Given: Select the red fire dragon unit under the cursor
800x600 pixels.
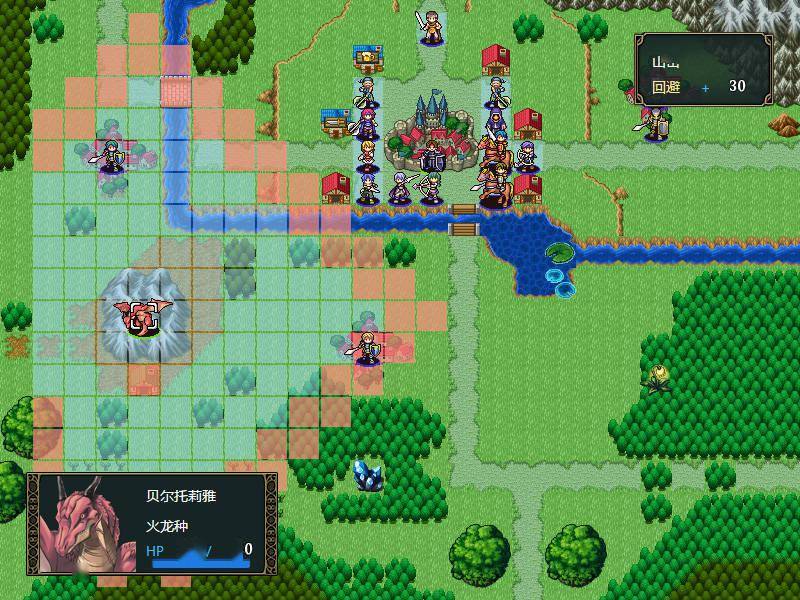Looking at the screenshot, I should (x=143, y=316).
